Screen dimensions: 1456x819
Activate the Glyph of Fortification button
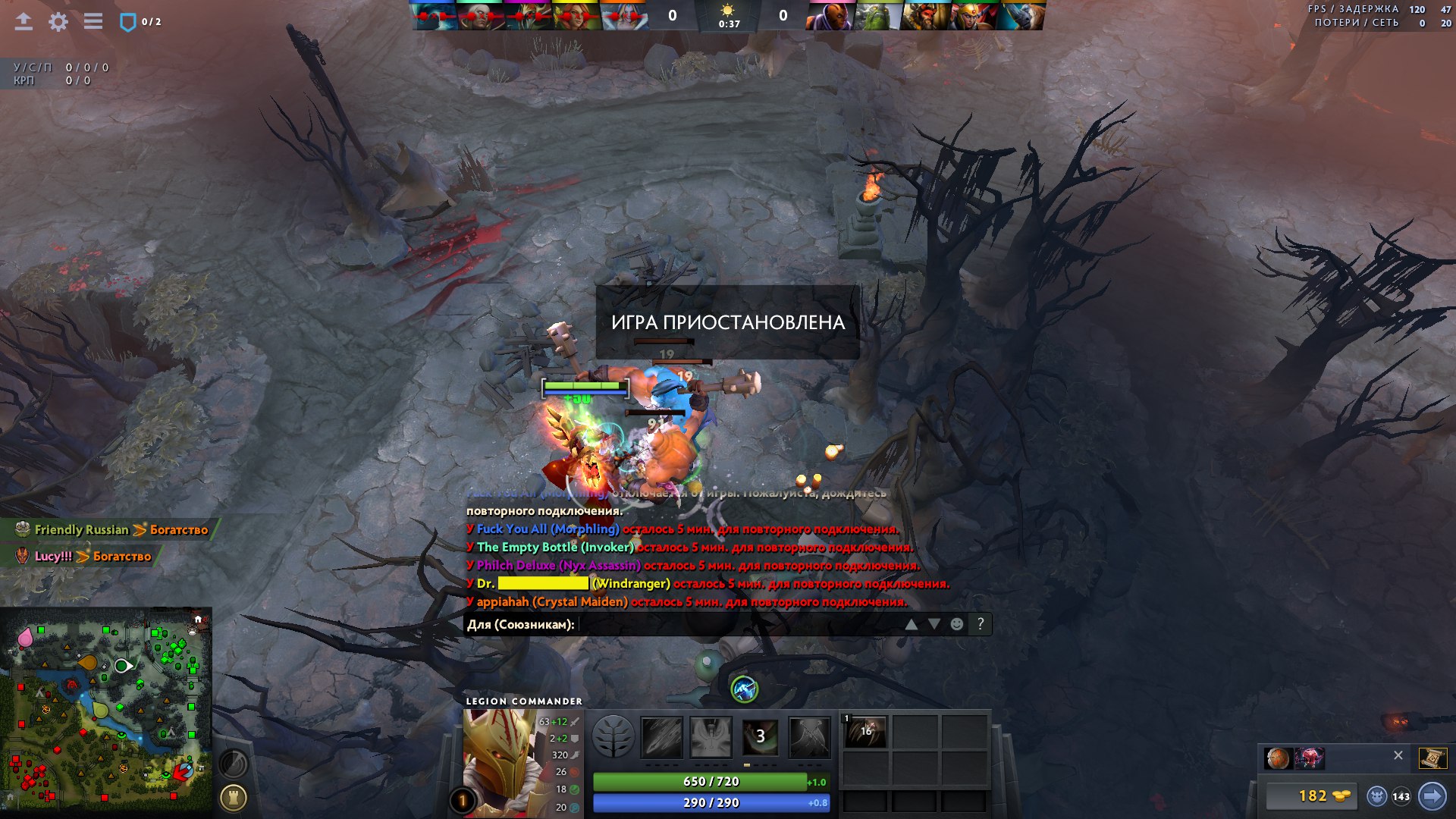tap(233, 797)
